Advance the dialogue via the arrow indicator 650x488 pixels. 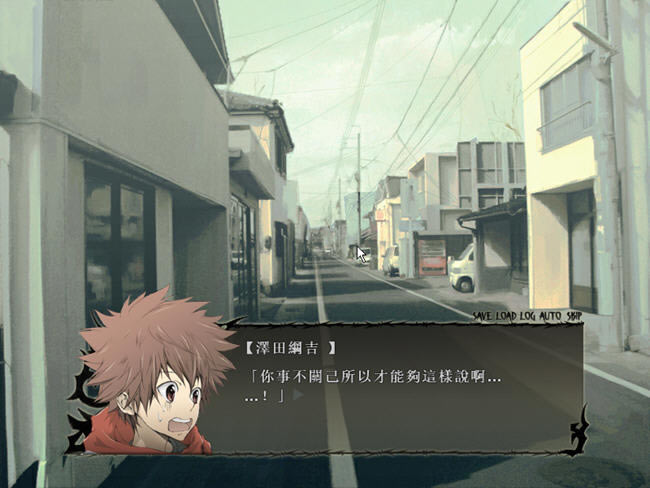297,395
